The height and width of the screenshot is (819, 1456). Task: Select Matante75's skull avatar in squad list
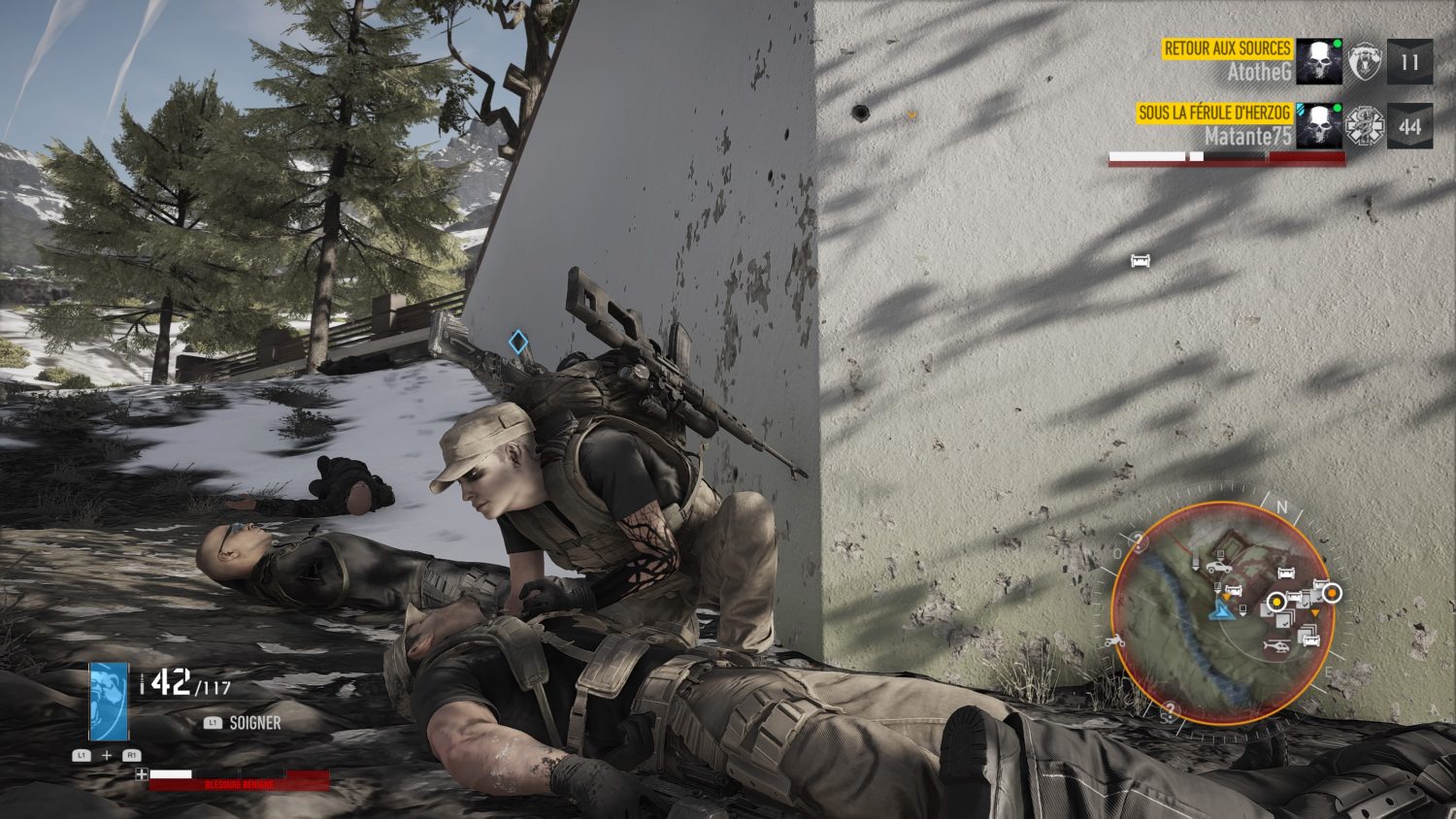pyautogui.click(x=1319, y=126)
